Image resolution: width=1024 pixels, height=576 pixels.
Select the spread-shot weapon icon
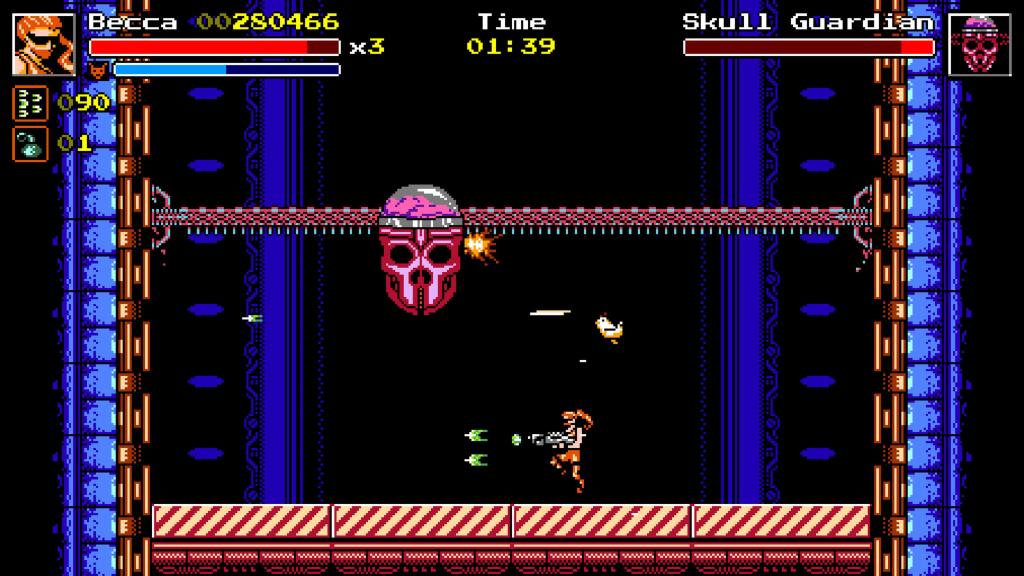click(x=29, y=103)
